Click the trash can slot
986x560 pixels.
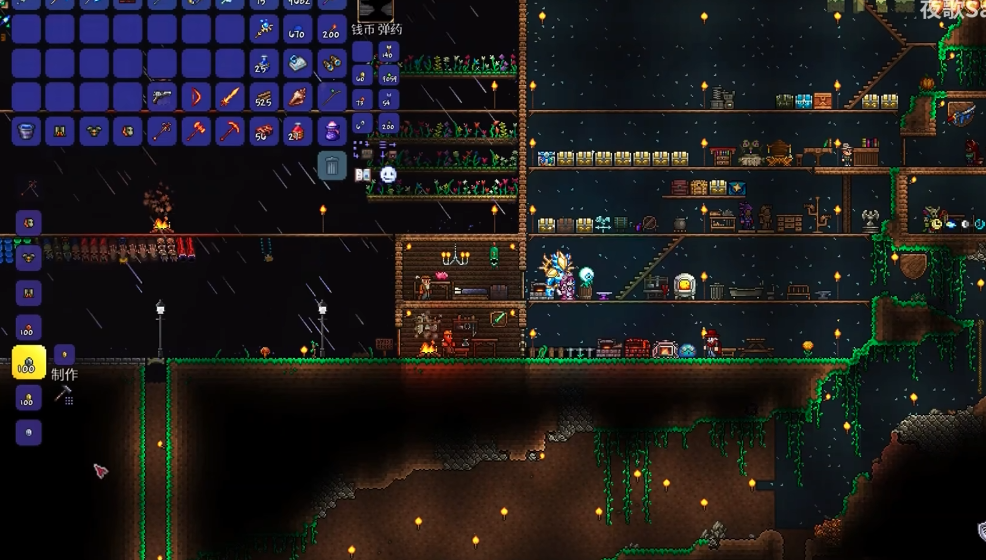tap(332, 165)
